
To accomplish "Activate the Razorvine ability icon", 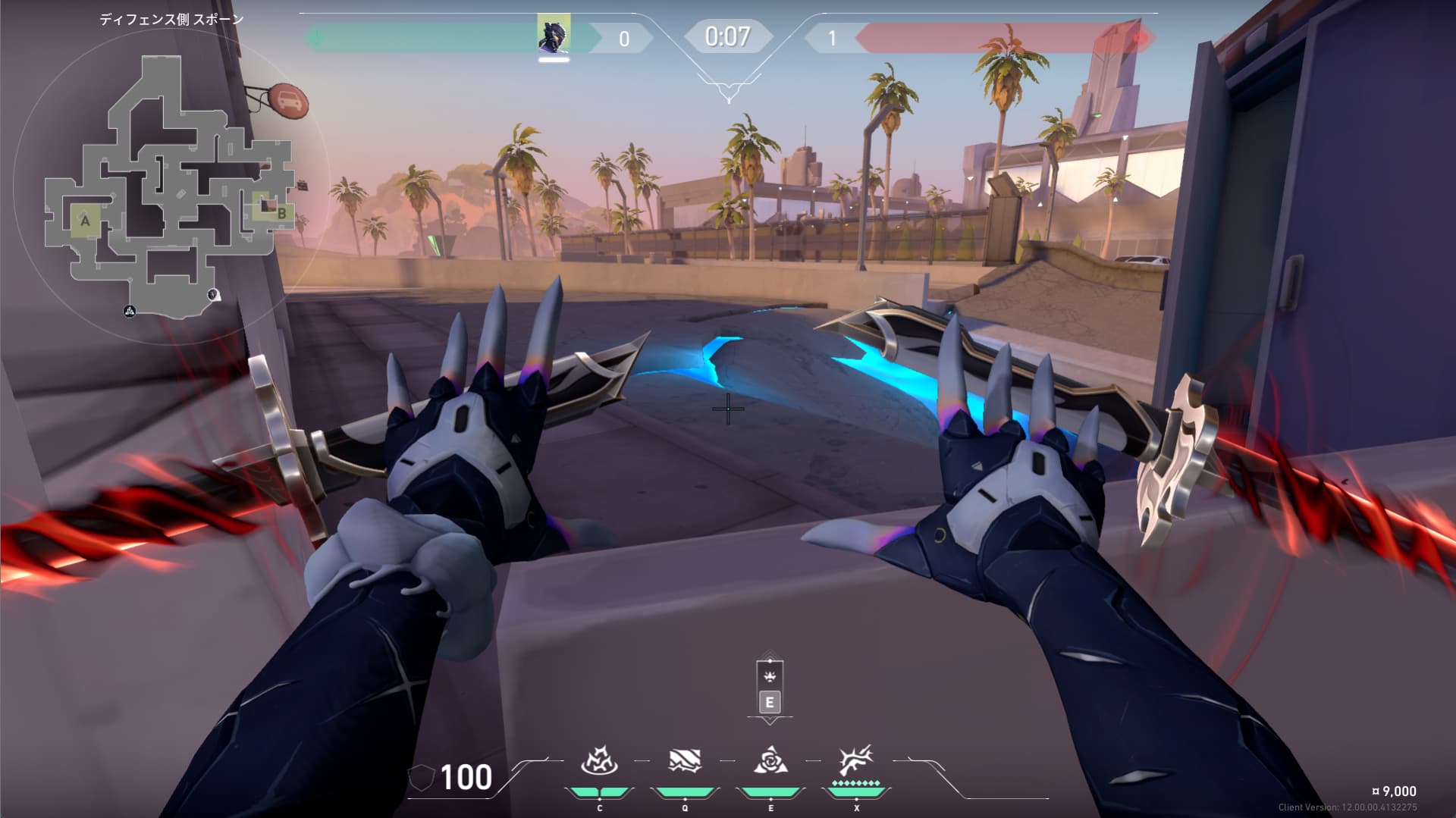I will point(599,760).
